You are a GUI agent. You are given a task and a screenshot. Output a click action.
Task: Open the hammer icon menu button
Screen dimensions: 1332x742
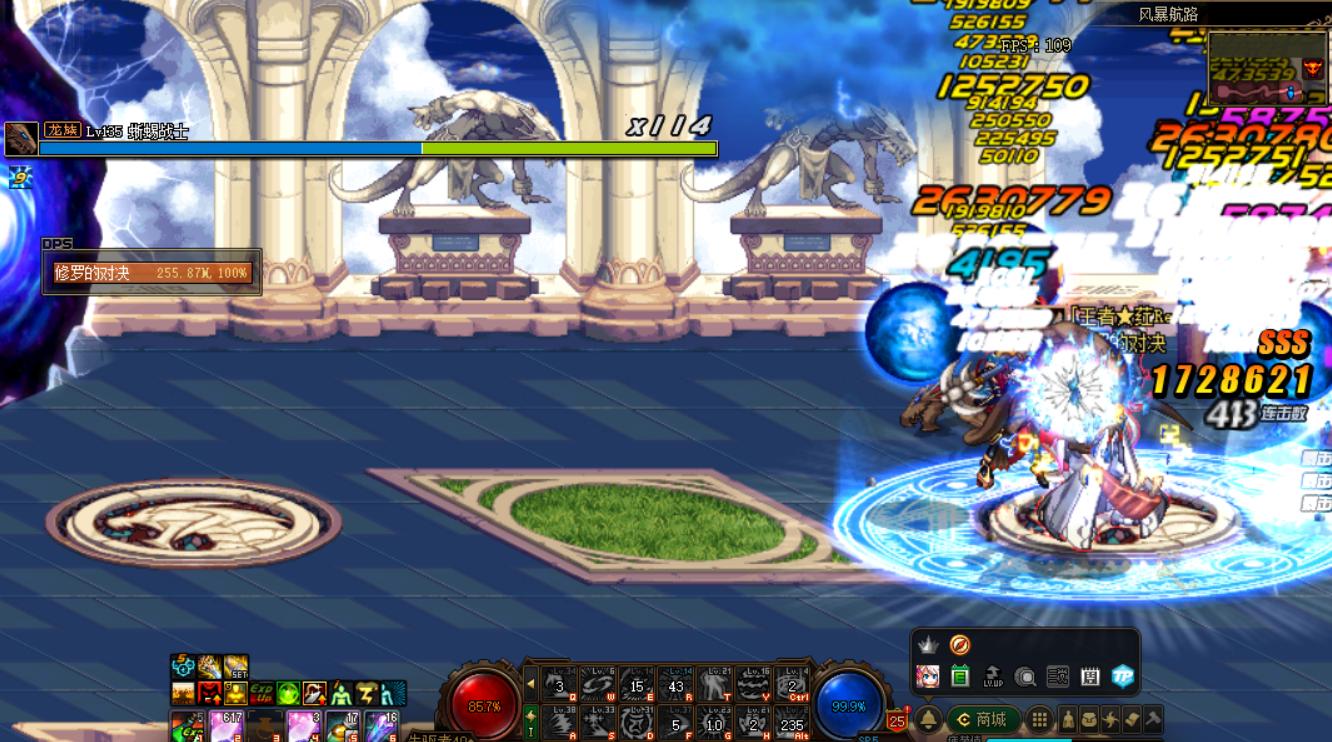tap(1152, 719)
